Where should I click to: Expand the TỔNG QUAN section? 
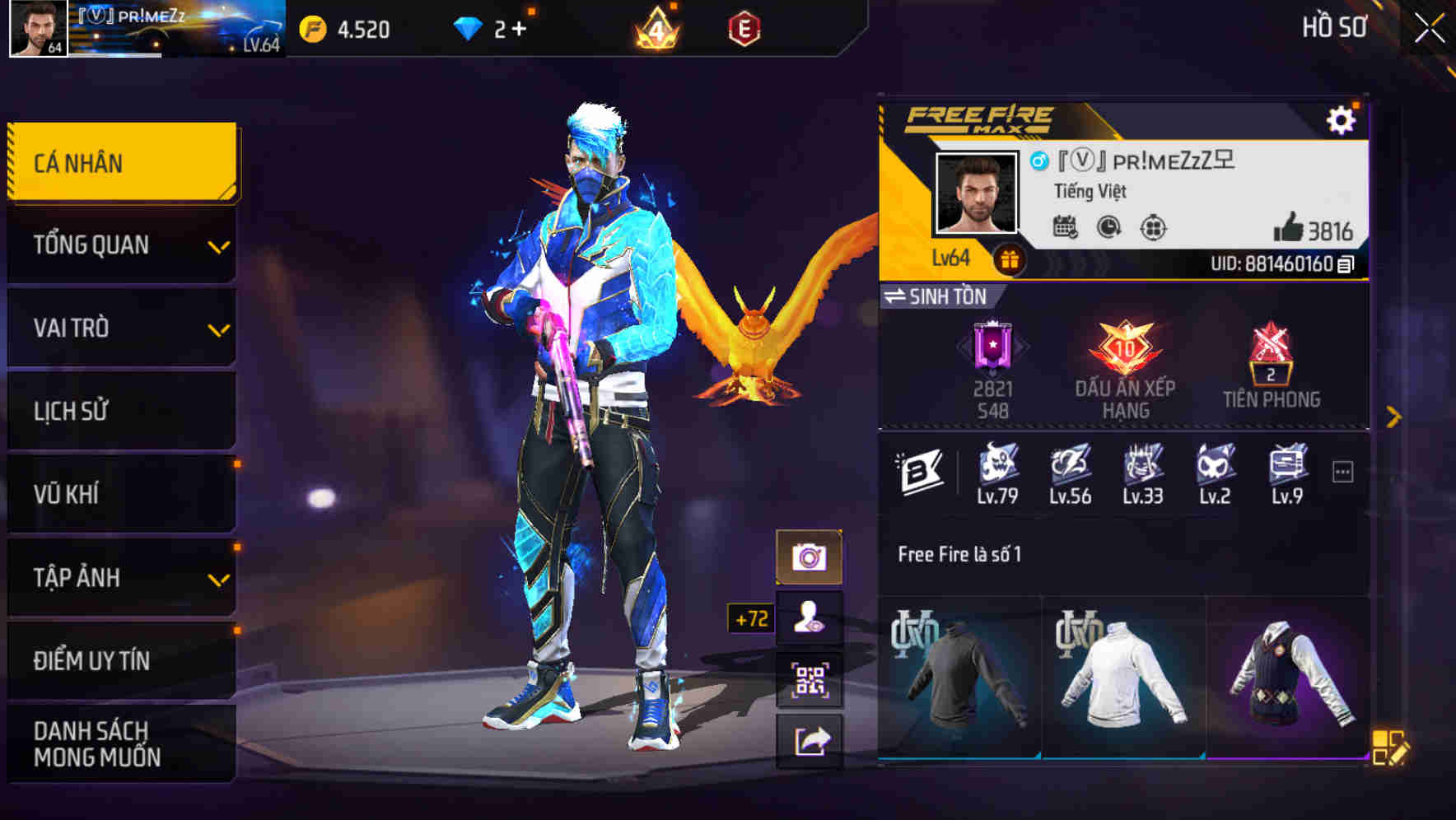[120, 245]
